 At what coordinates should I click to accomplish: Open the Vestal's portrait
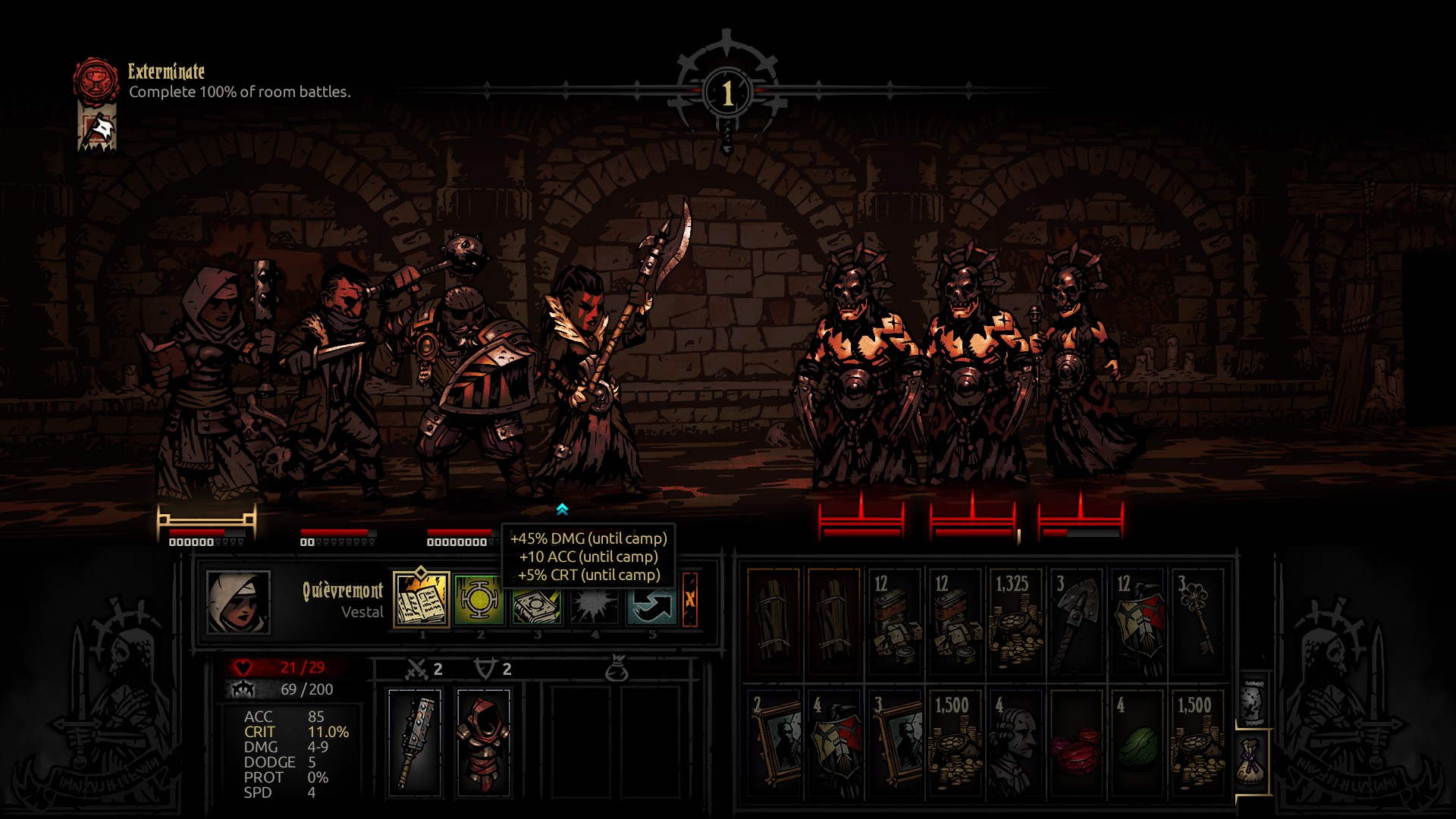pyautogui.click(x=238, y=602)
